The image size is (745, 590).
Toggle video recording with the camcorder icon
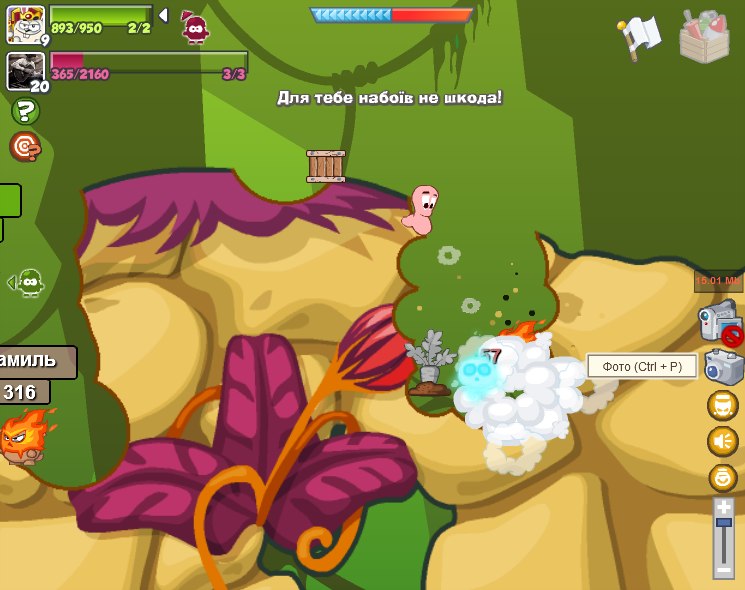coord(719,324)
